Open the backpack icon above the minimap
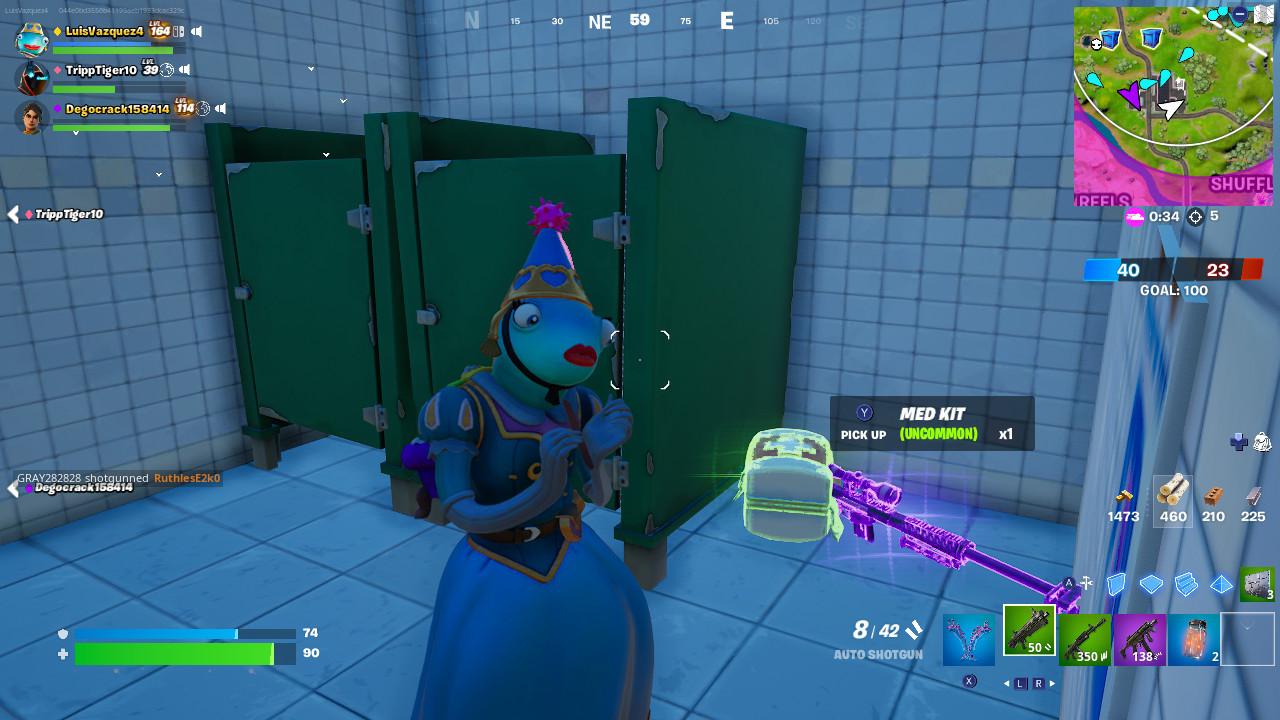This screenshot has height=720, width=1280. coord(1261,442)
